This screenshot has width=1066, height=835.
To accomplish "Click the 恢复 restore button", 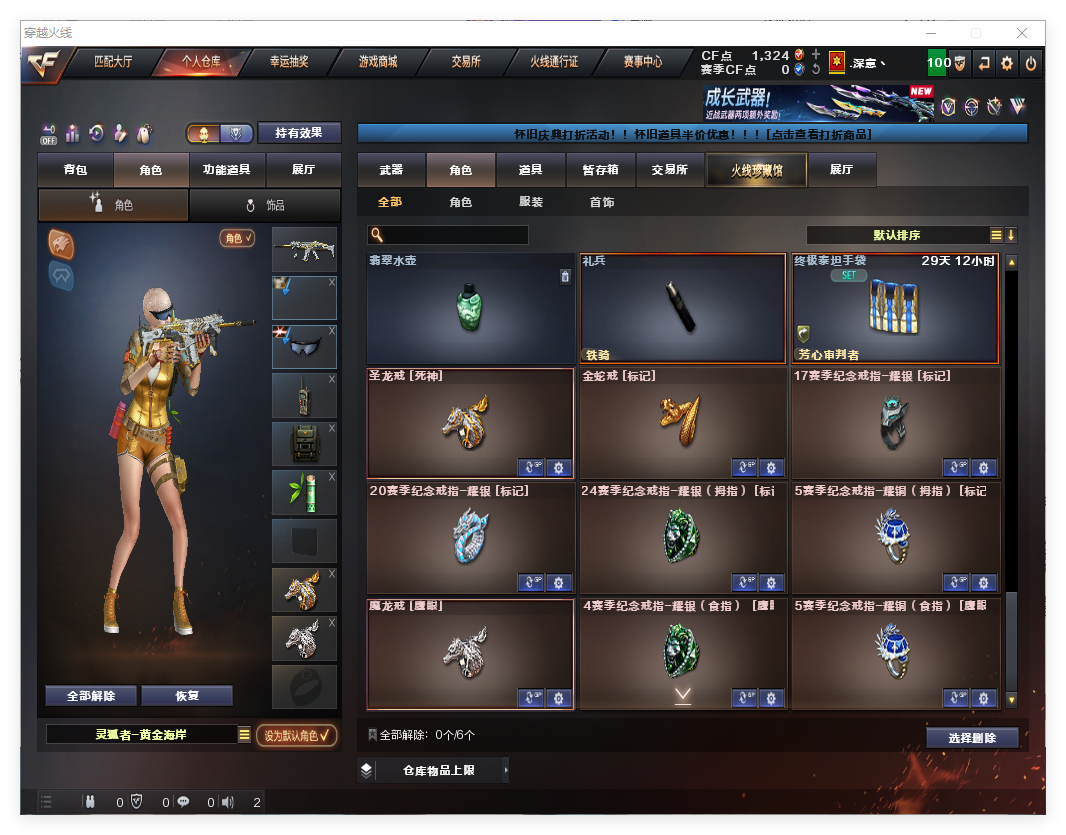I will click(x=187, y=696).
